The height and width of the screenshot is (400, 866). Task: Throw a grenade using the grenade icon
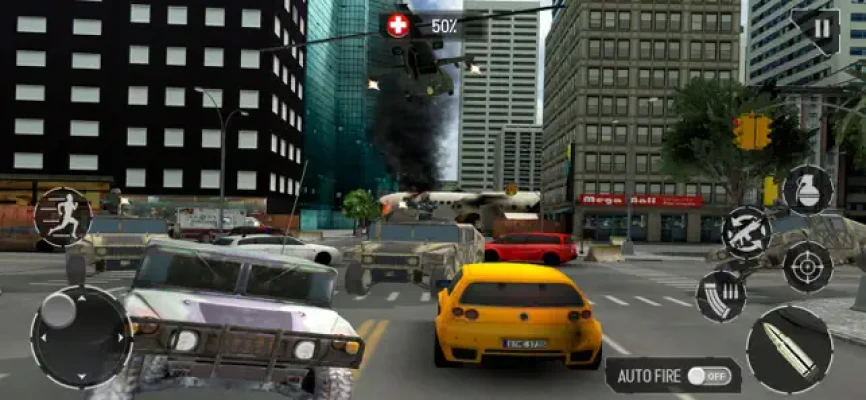pyautogui.click(x=808, y=189)
